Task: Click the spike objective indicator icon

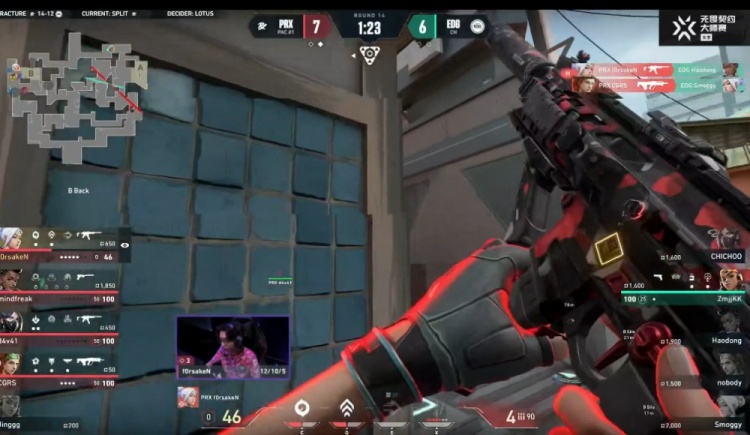Action: (369, 53)
